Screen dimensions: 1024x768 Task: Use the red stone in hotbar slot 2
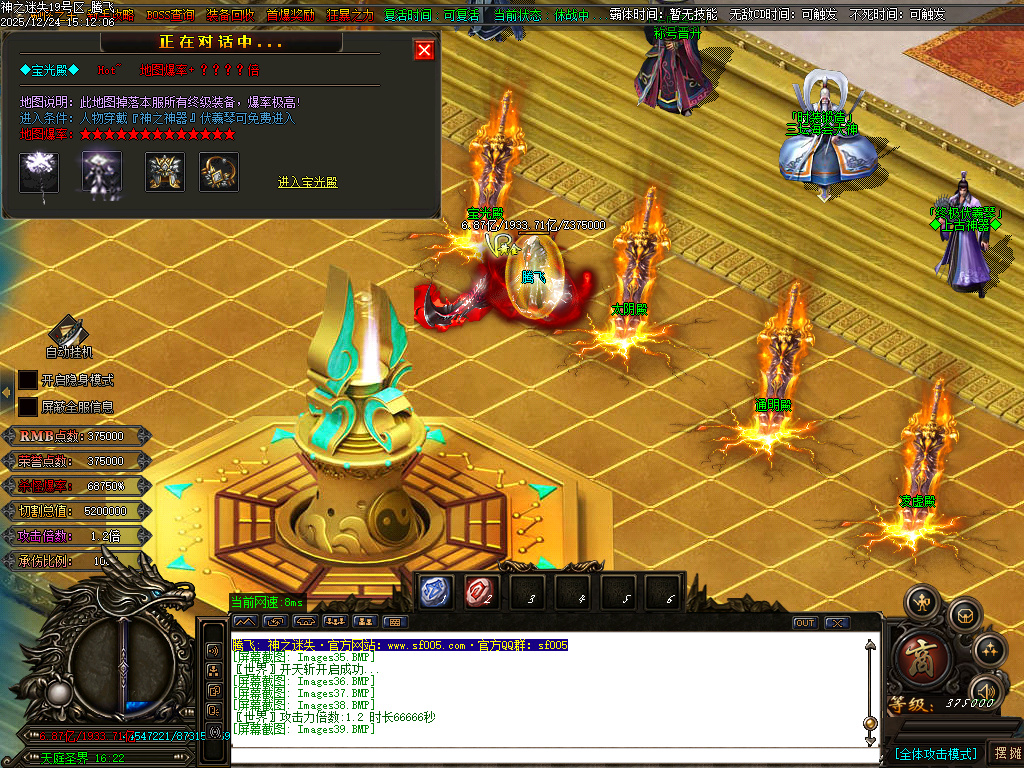click(x=480, y=593)
